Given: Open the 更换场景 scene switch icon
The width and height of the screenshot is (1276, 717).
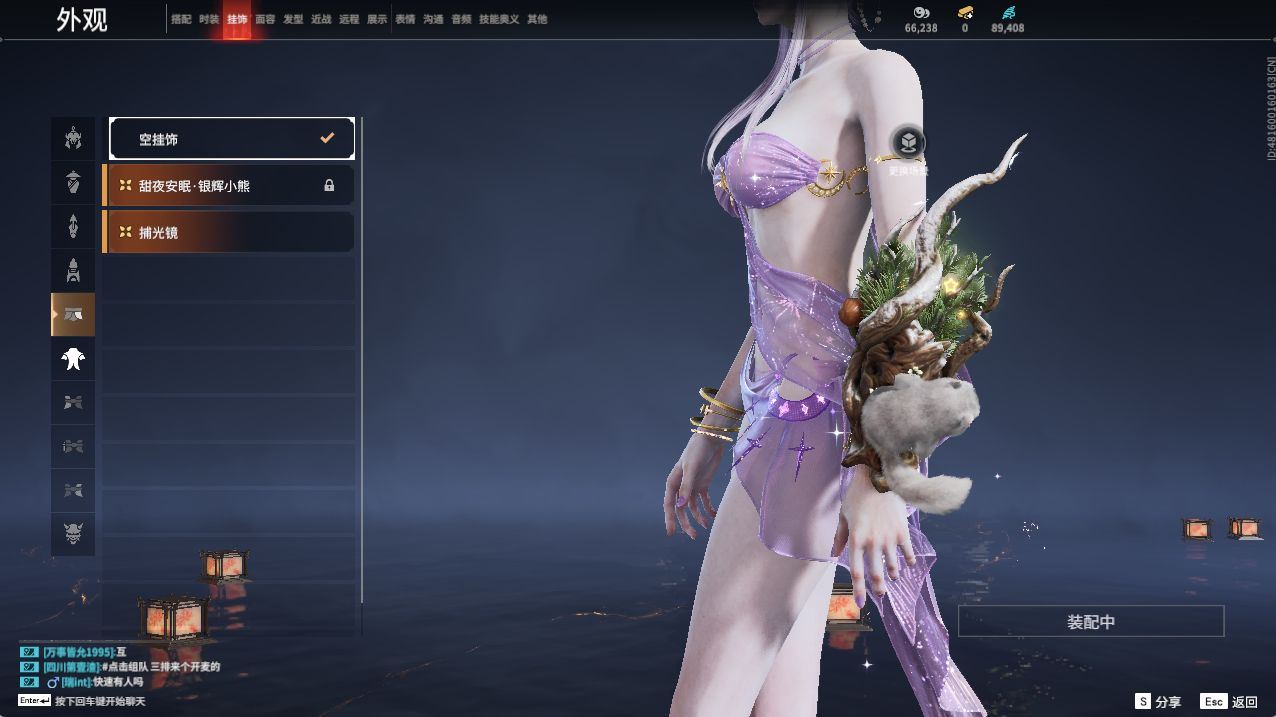Looking at the screenshot, I should point(907,144).
